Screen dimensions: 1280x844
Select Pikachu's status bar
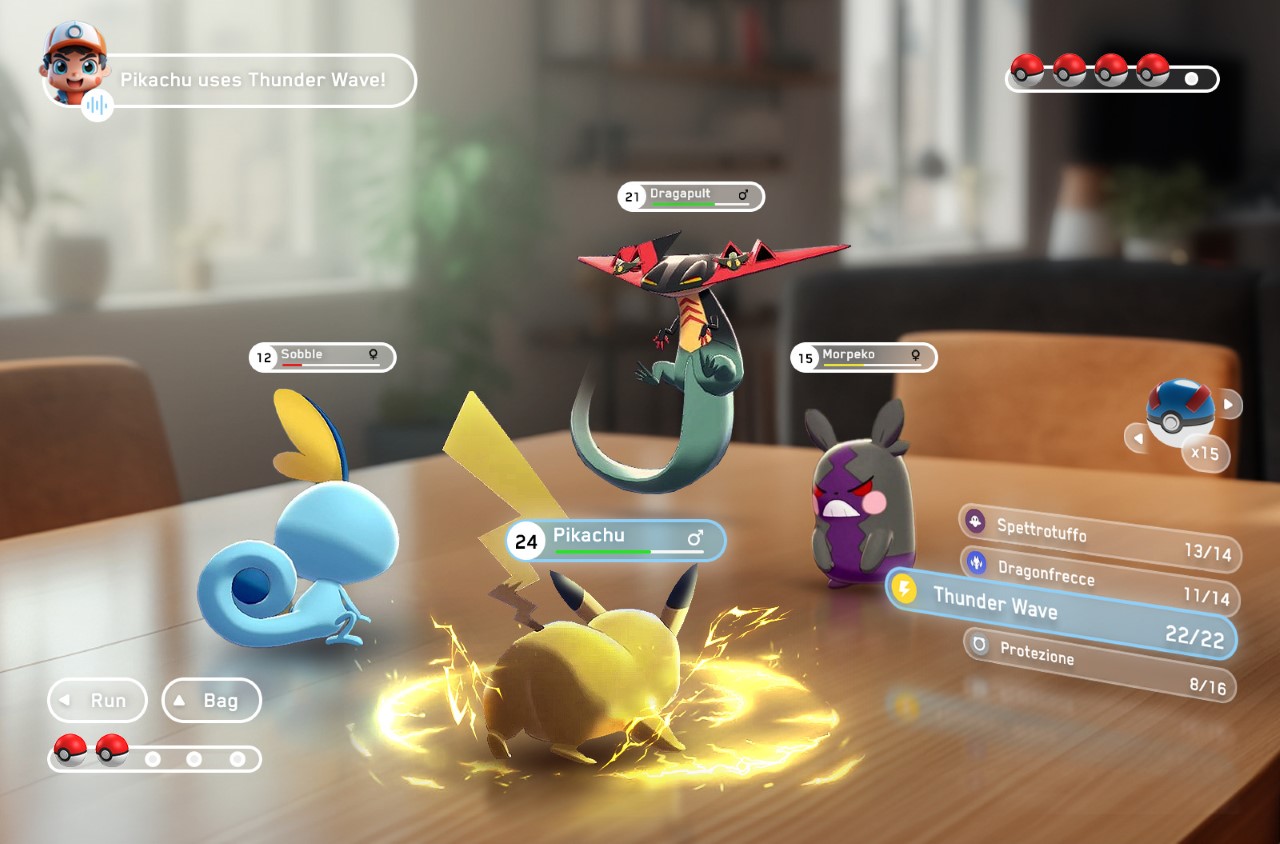point(615,541)
